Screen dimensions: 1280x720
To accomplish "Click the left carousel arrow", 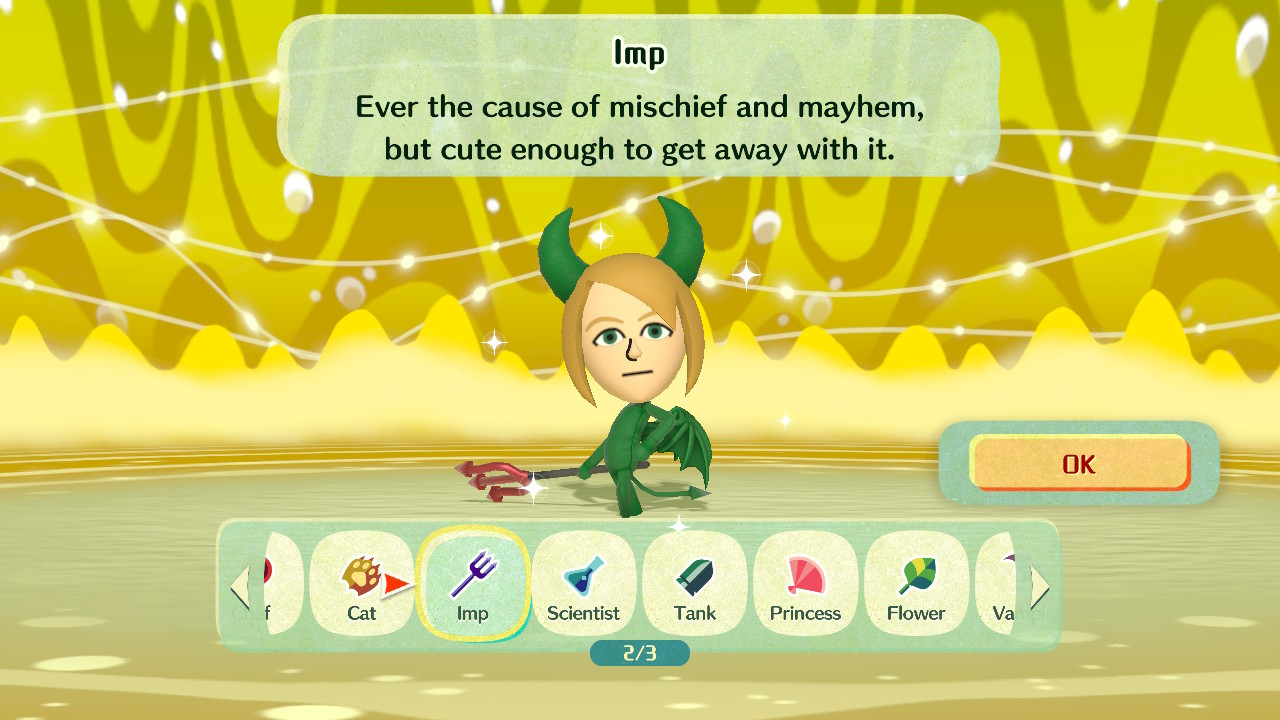I will 241,587.
